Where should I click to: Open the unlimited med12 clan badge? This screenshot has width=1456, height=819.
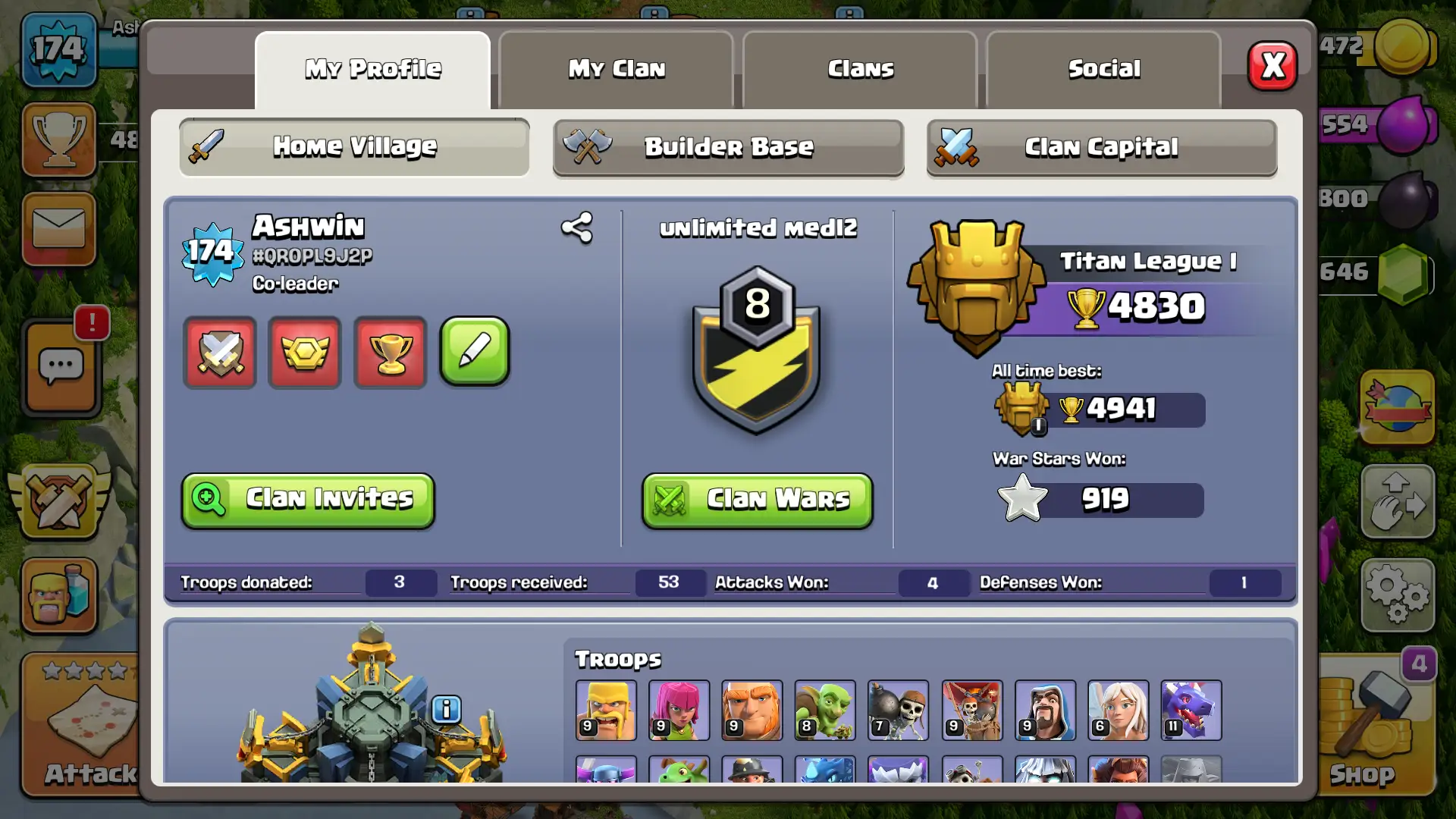click(x=757, y=350)
